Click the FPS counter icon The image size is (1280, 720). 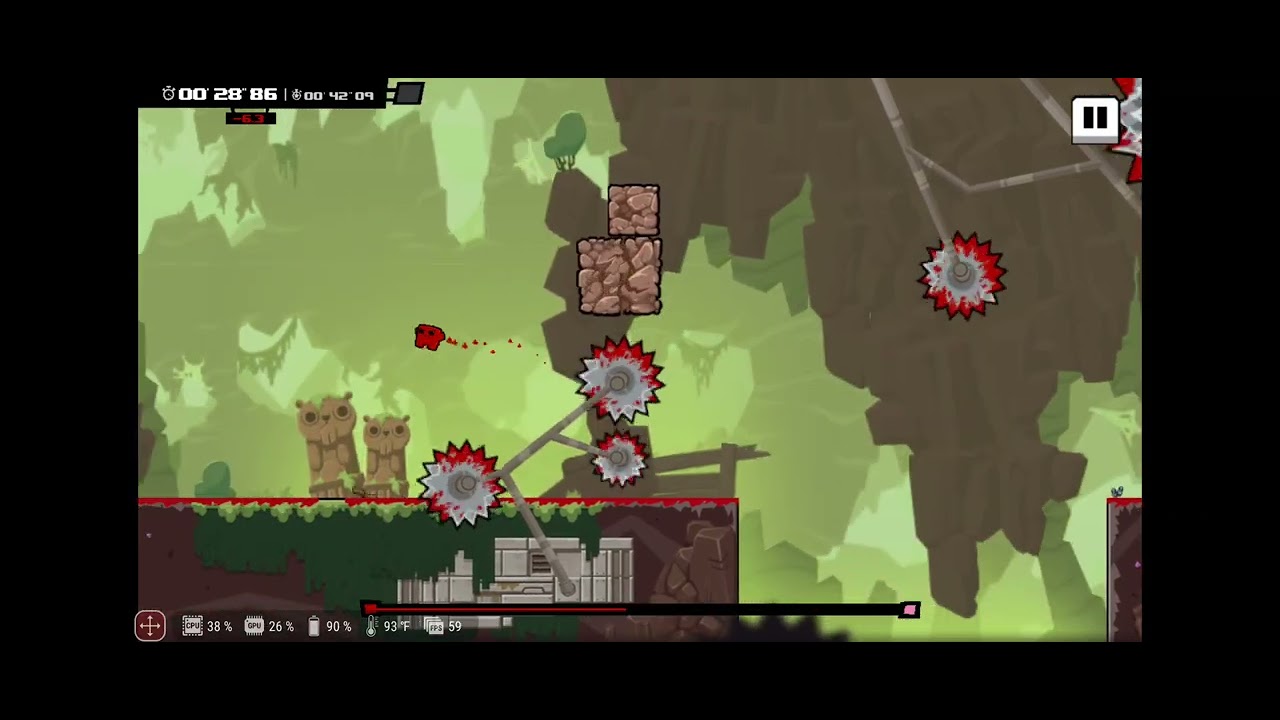click(x=434, y=626)
